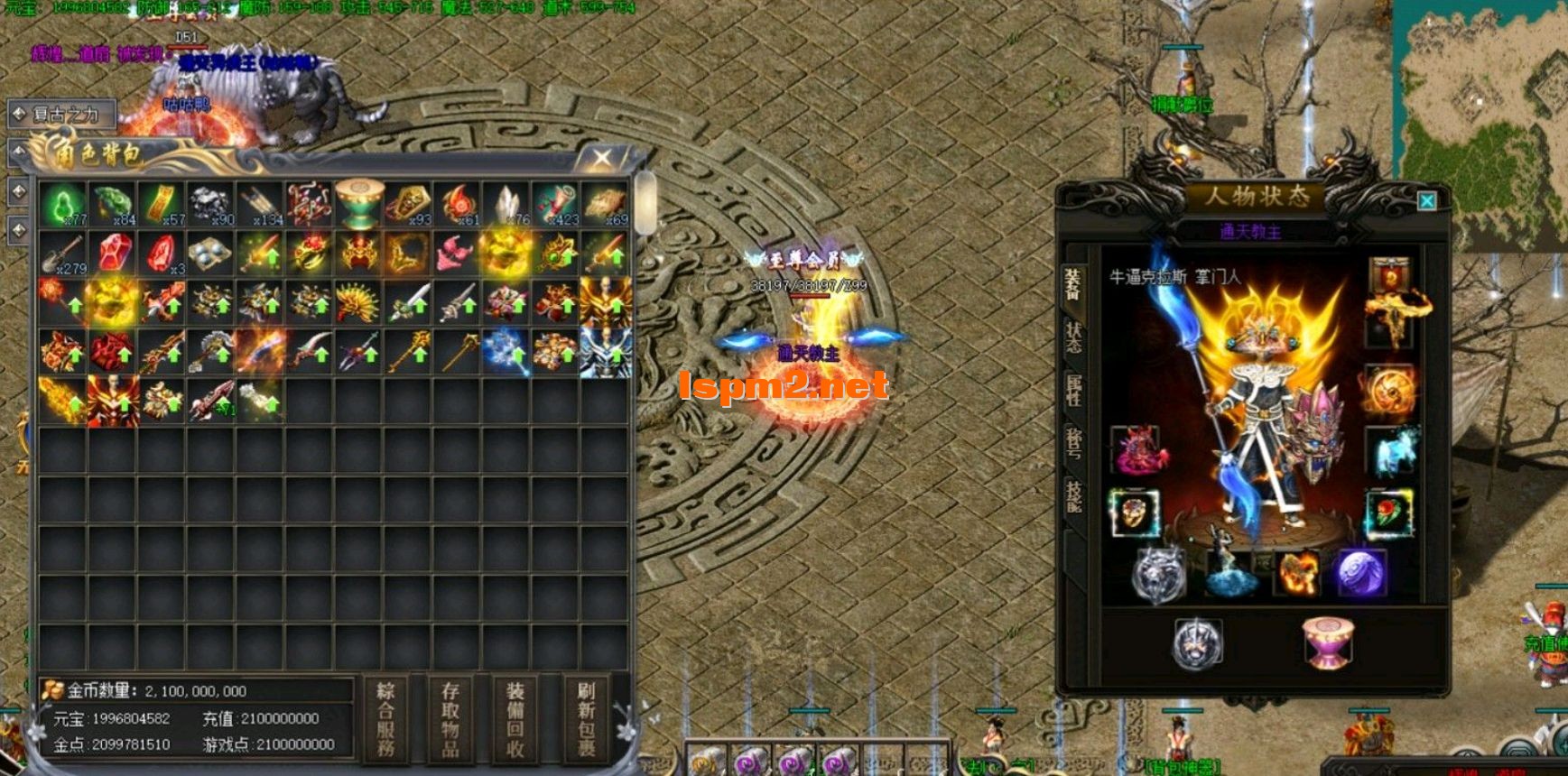
Task: Select the green gourd item x77
Action: 62,204
